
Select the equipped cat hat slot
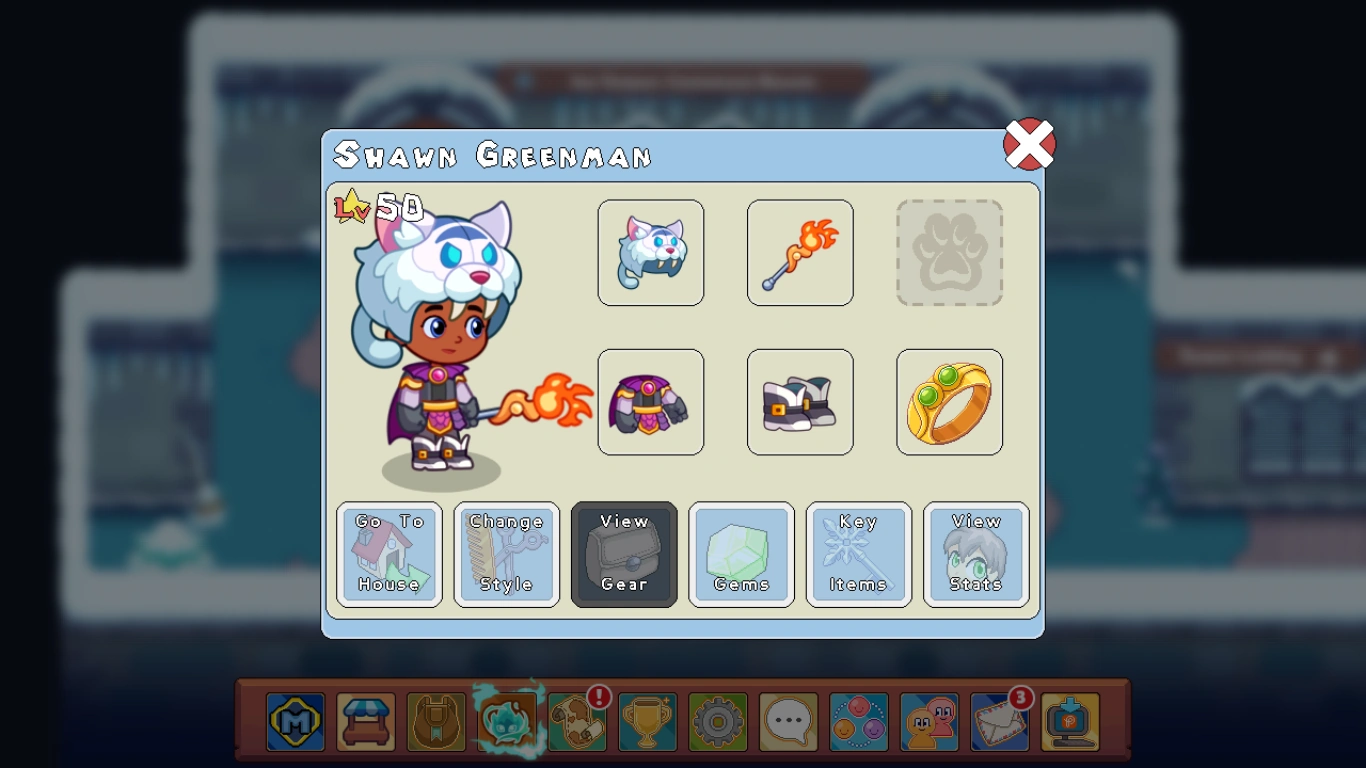(x=651, y=252)
